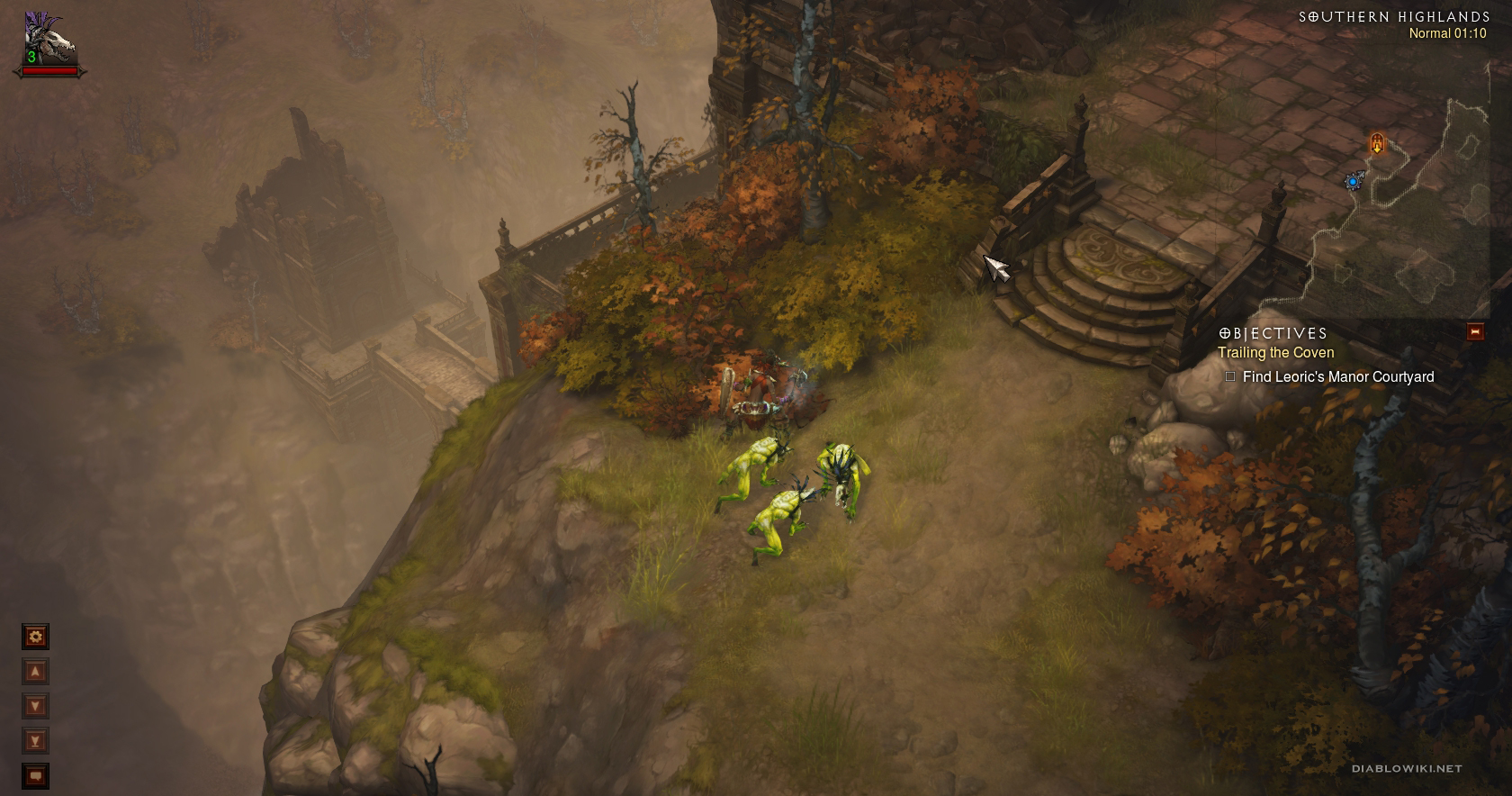
Task: Select the skeletal beast player portrait
Action: (49, 39)
